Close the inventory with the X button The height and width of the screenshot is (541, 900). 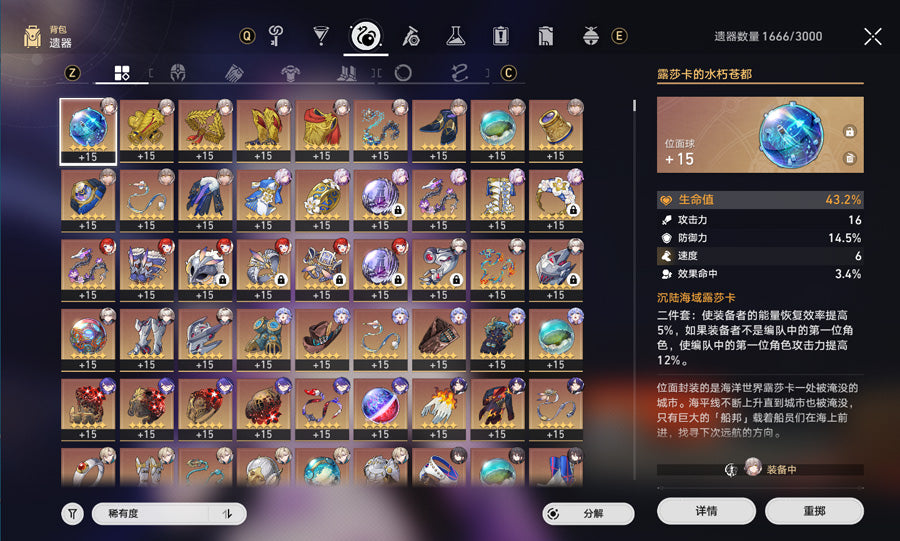pyautogui.click(x=872, y=37)
